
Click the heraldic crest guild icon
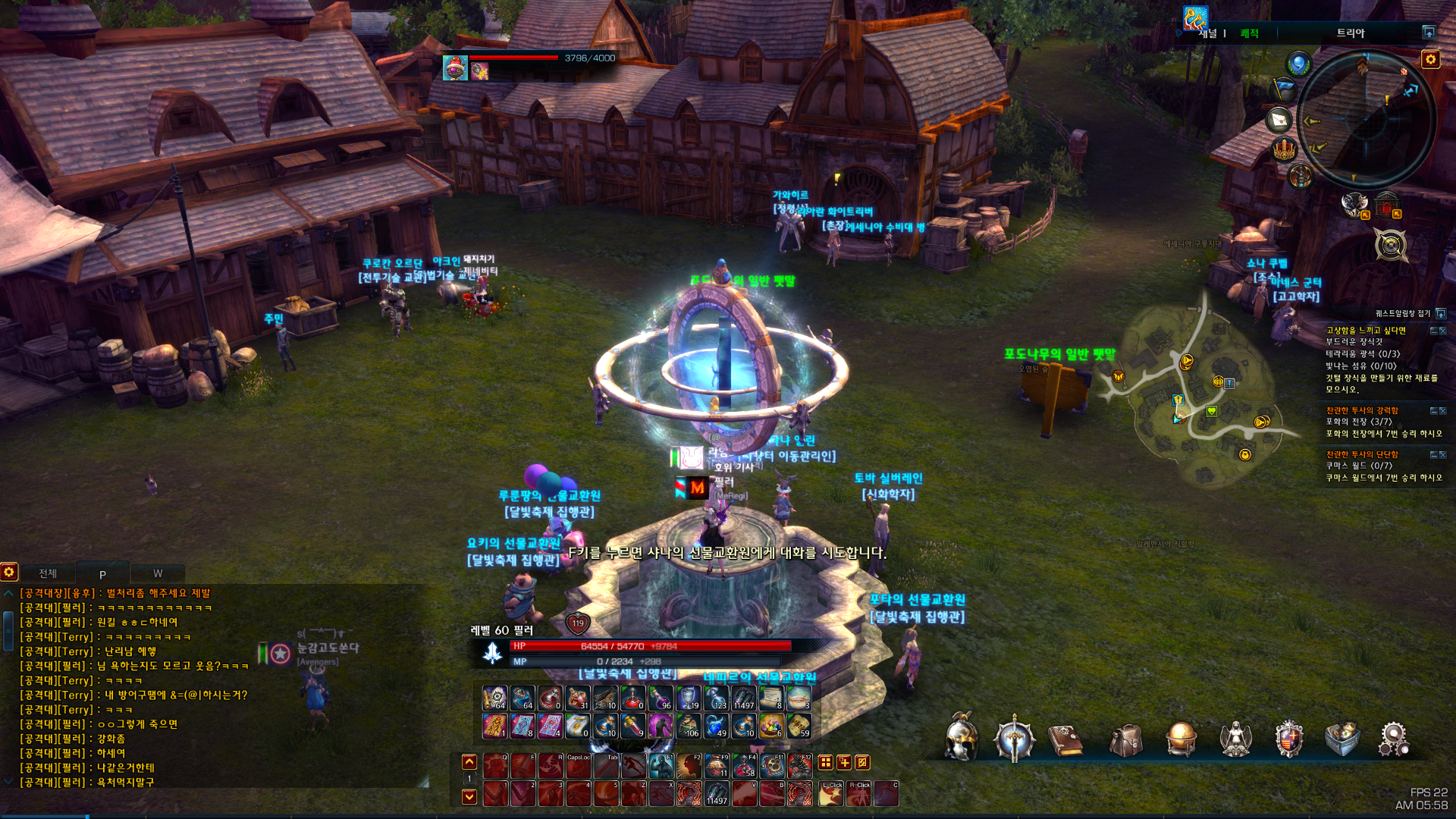point(1288,739)
